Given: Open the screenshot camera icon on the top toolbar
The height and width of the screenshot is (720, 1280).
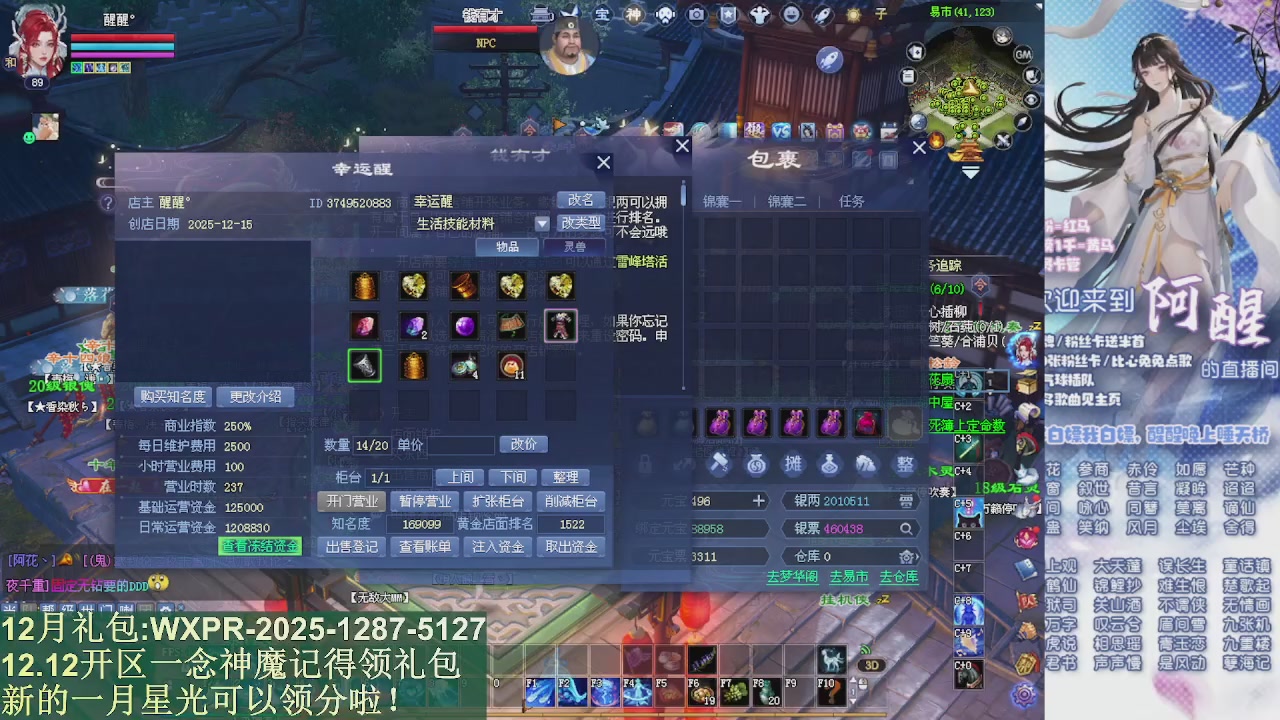Looking at the screenshot, I should coord(697,14).
